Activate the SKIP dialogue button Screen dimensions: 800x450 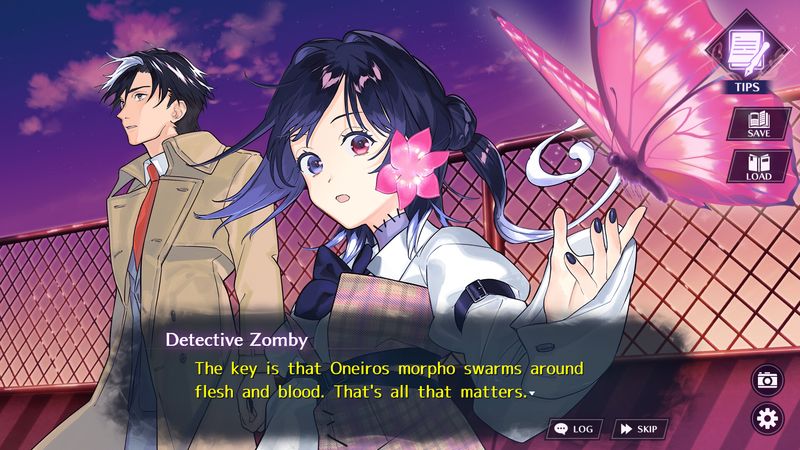(x=639, y=429)
